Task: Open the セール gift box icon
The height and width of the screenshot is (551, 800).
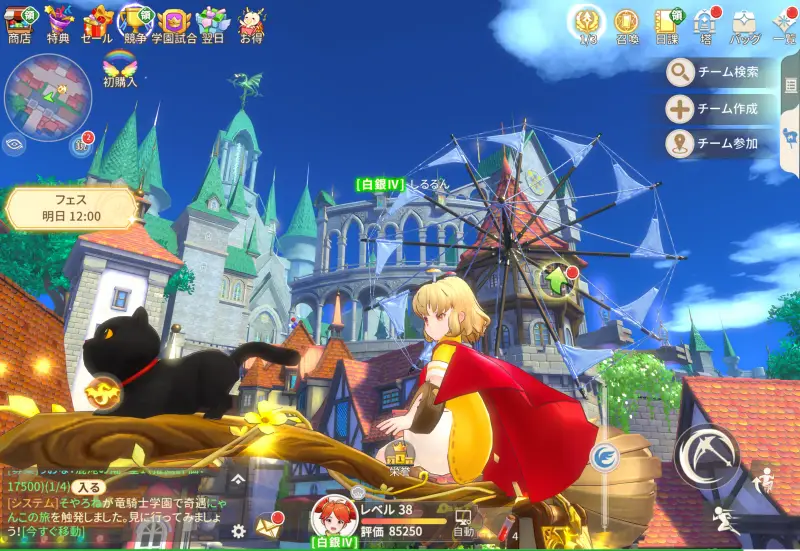Action: click(x=97, y=22)
